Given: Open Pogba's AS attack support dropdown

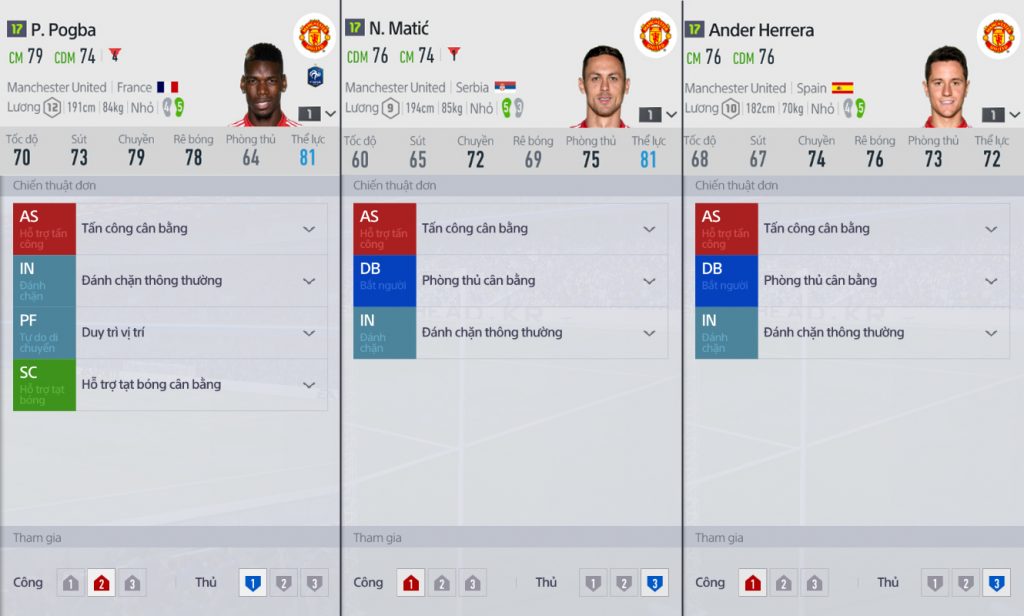Looking at the screenshot, I should (309, 229).
